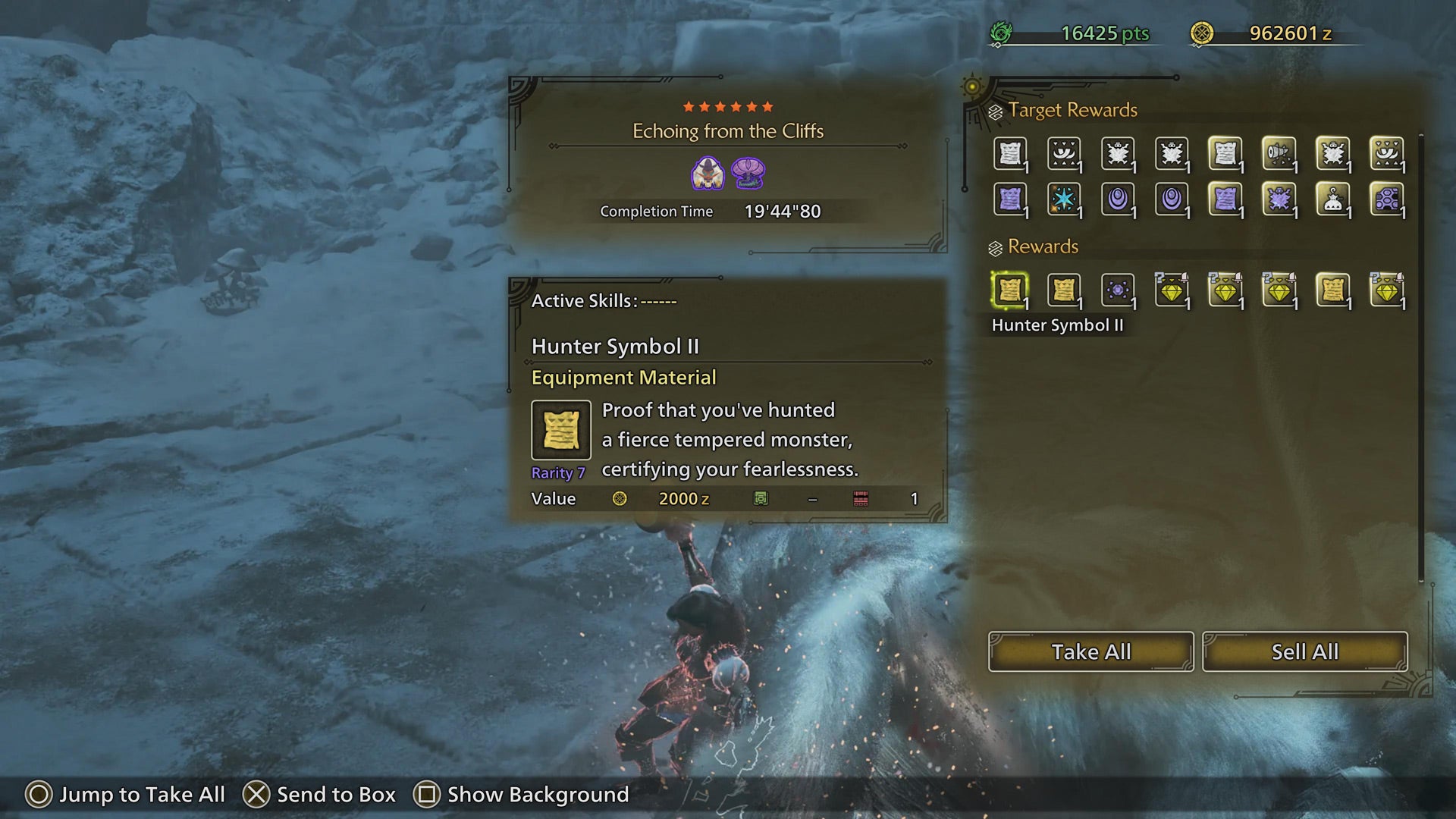Select the highlighted Hunter Symbol II reward

1011,290
